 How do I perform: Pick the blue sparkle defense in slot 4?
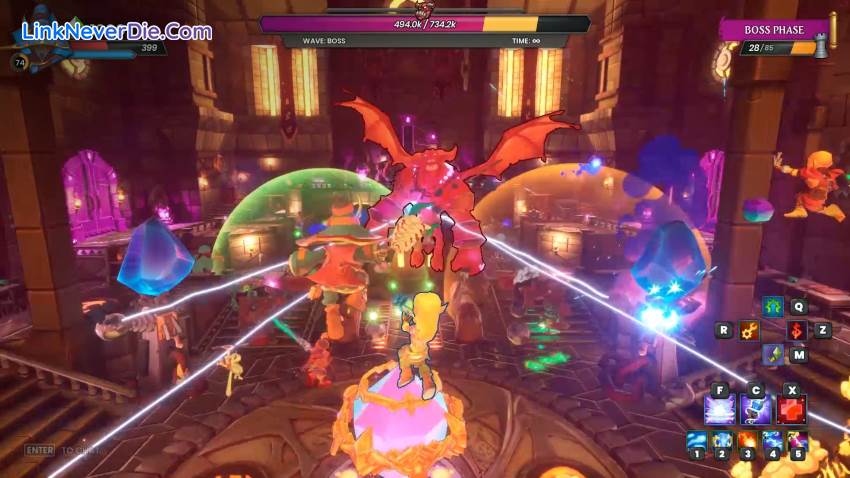[x=772, y=441]
